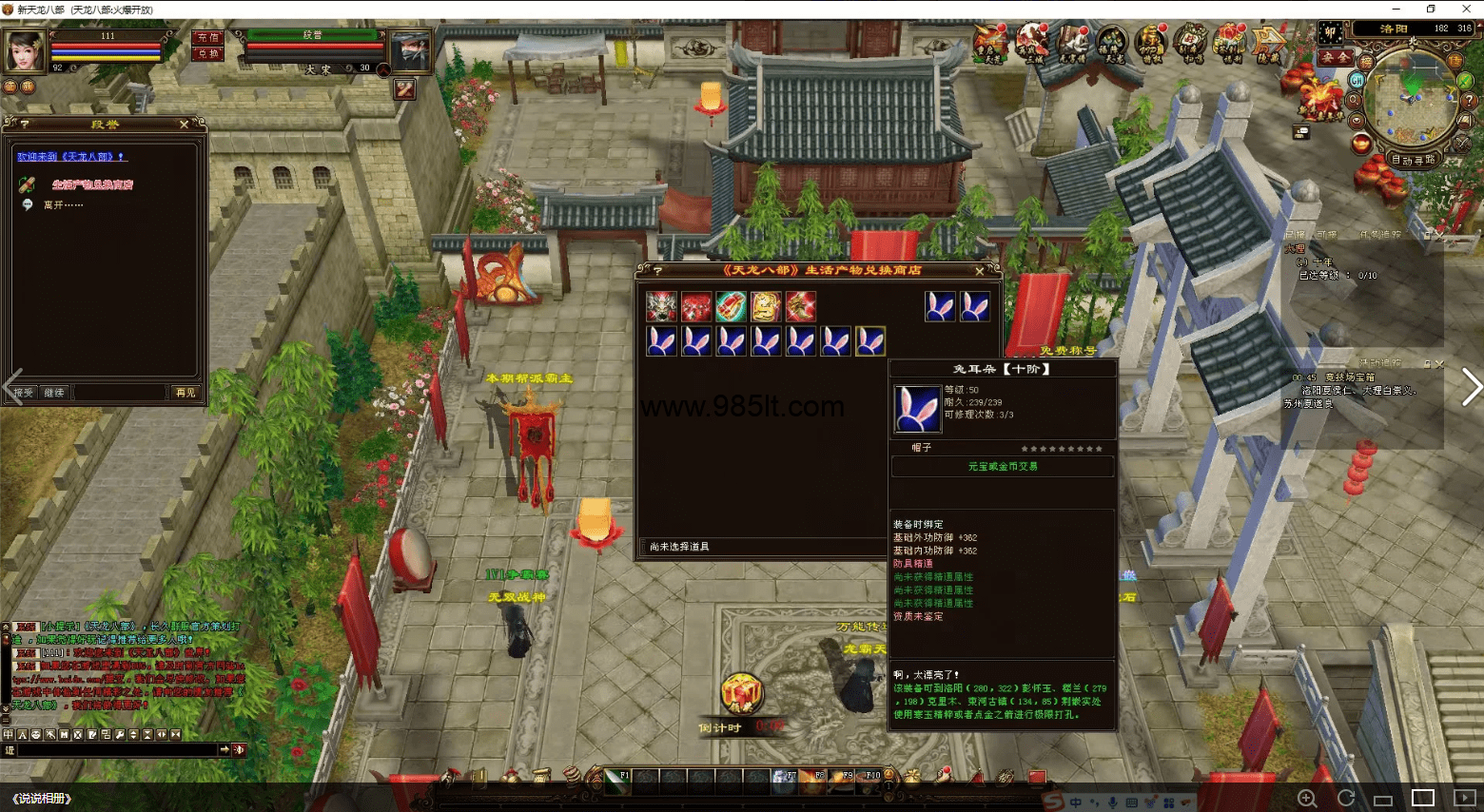1484x812 pixels.
Task: Click the 自动寻路 auto-pathfinding button
Action: (x=1413, y=160)
